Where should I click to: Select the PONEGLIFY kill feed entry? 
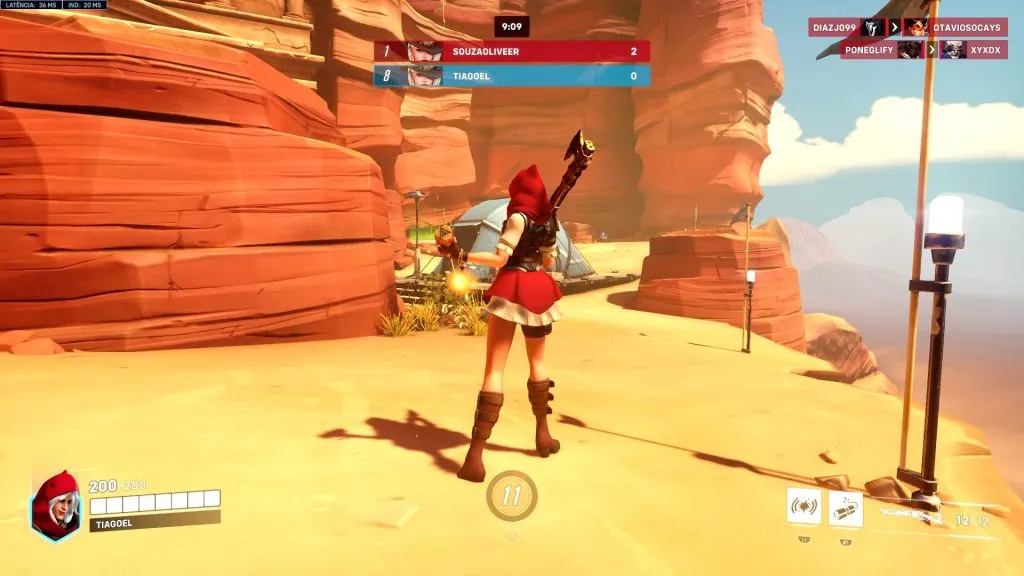[868, 49]
